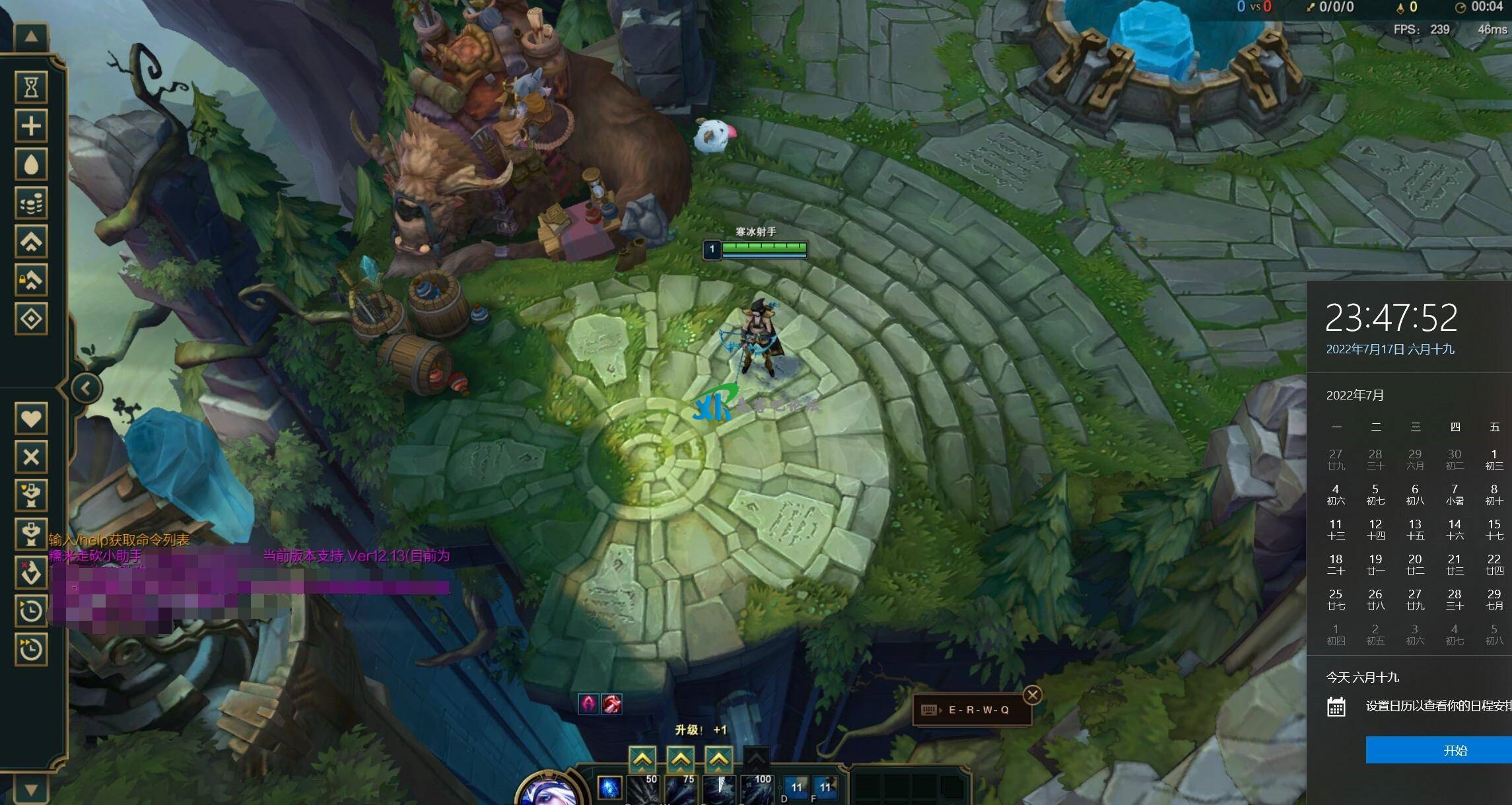Viewport: 1512px width, 805px height.
Task: Activate the ultimate ability costing 100 mana
Action: (757, 789)
